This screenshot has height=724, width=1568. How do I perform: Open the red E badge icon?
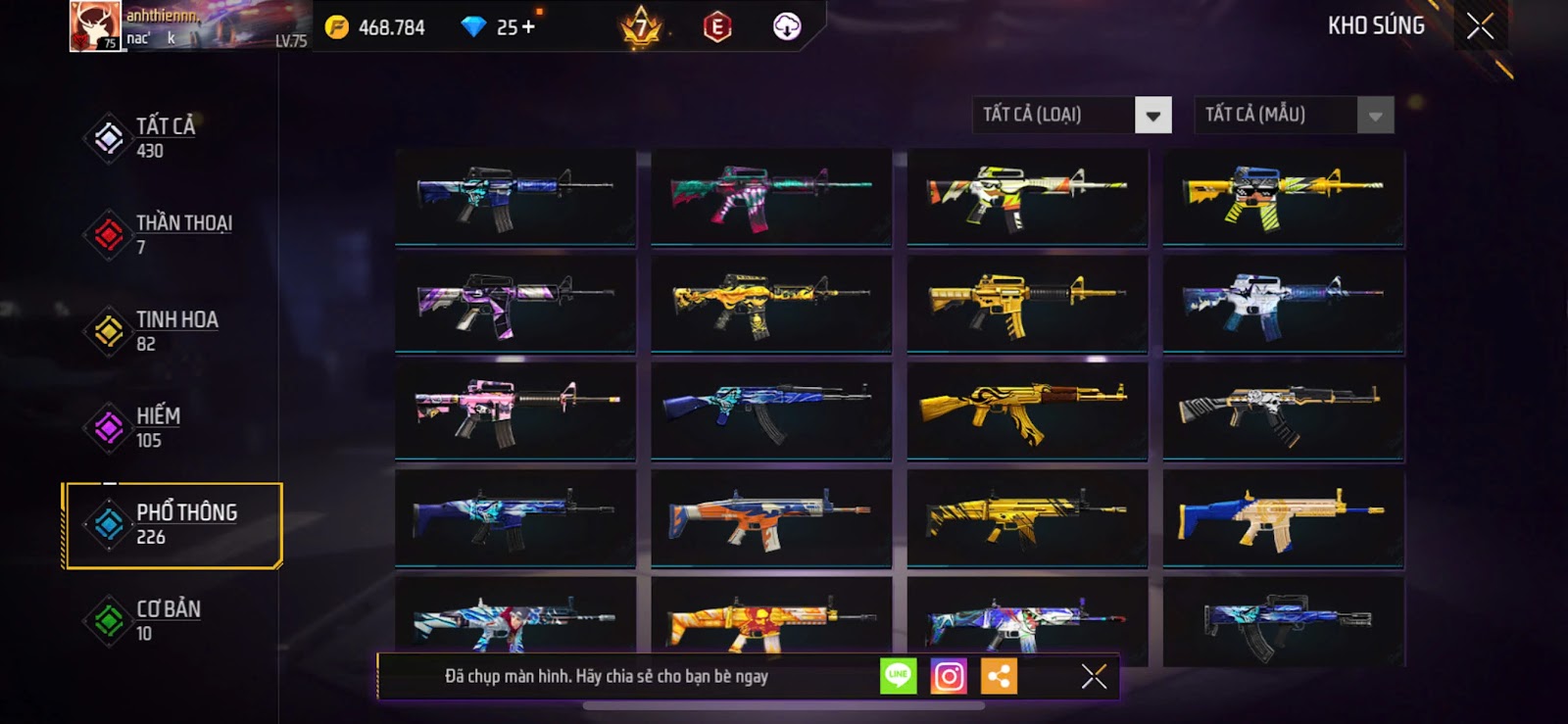(717, 26)
